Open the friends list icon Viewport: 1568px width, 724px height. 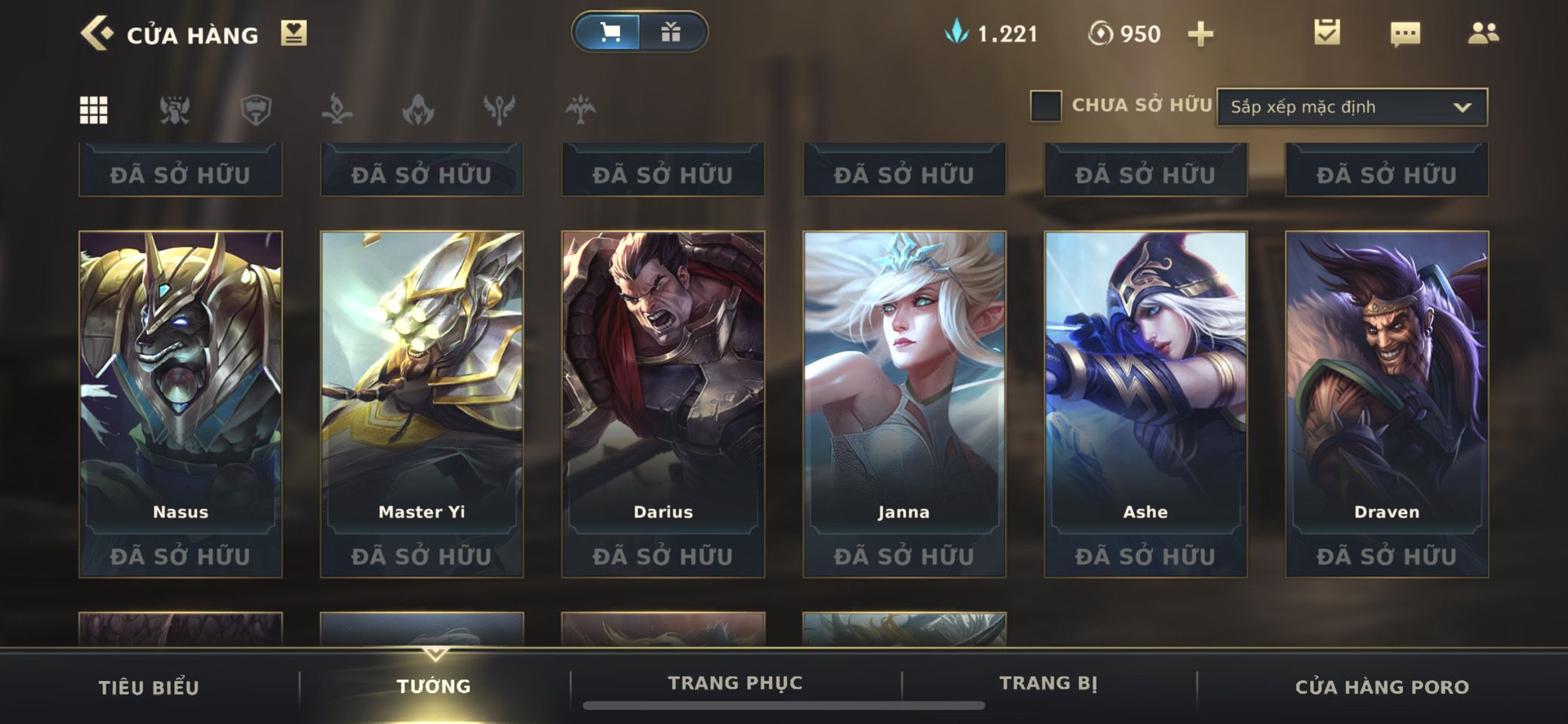point(1483,33)
